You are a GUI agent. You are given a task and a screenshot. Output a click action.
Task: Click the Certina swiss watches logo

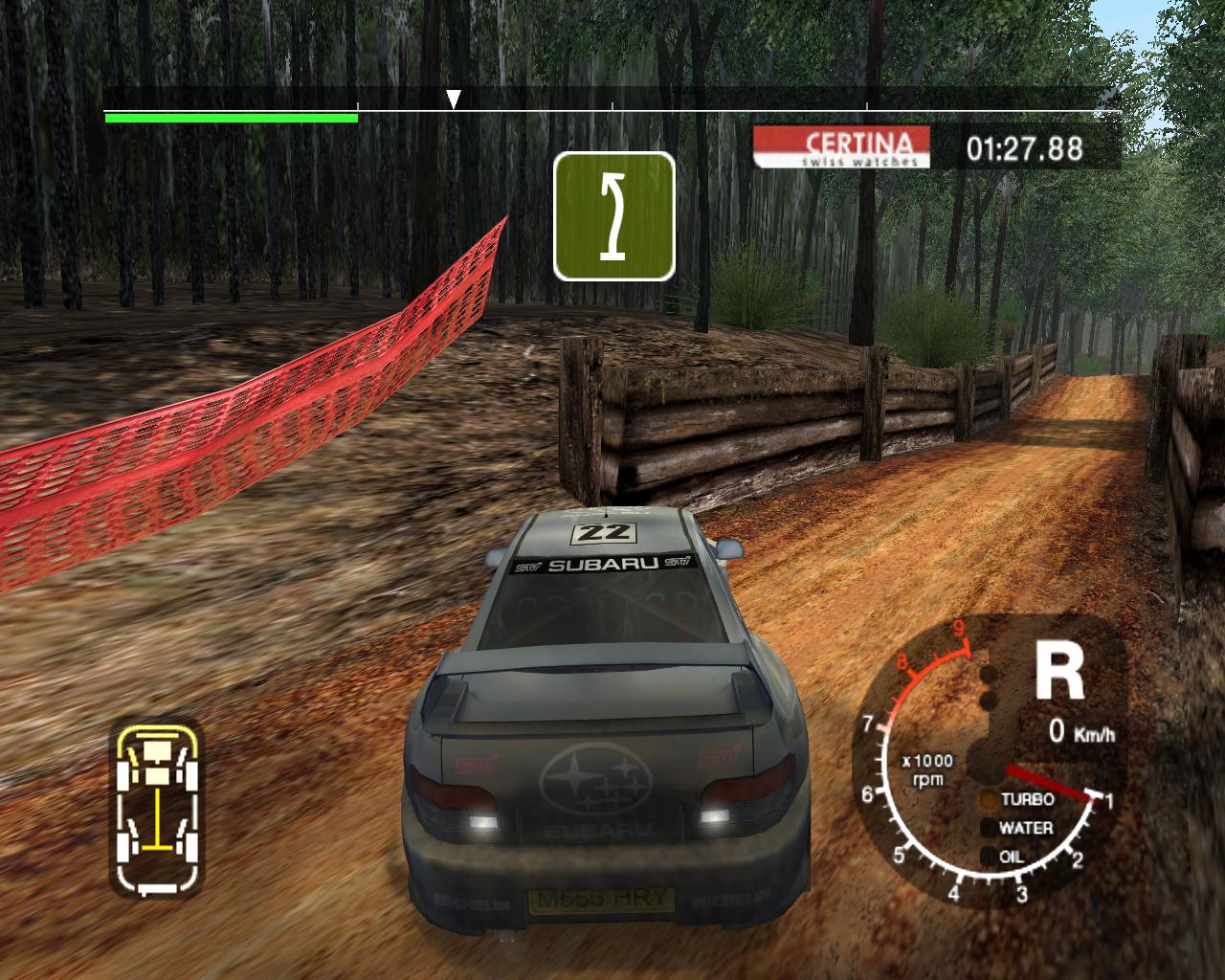pyautogui.click(x=841, y=147)
